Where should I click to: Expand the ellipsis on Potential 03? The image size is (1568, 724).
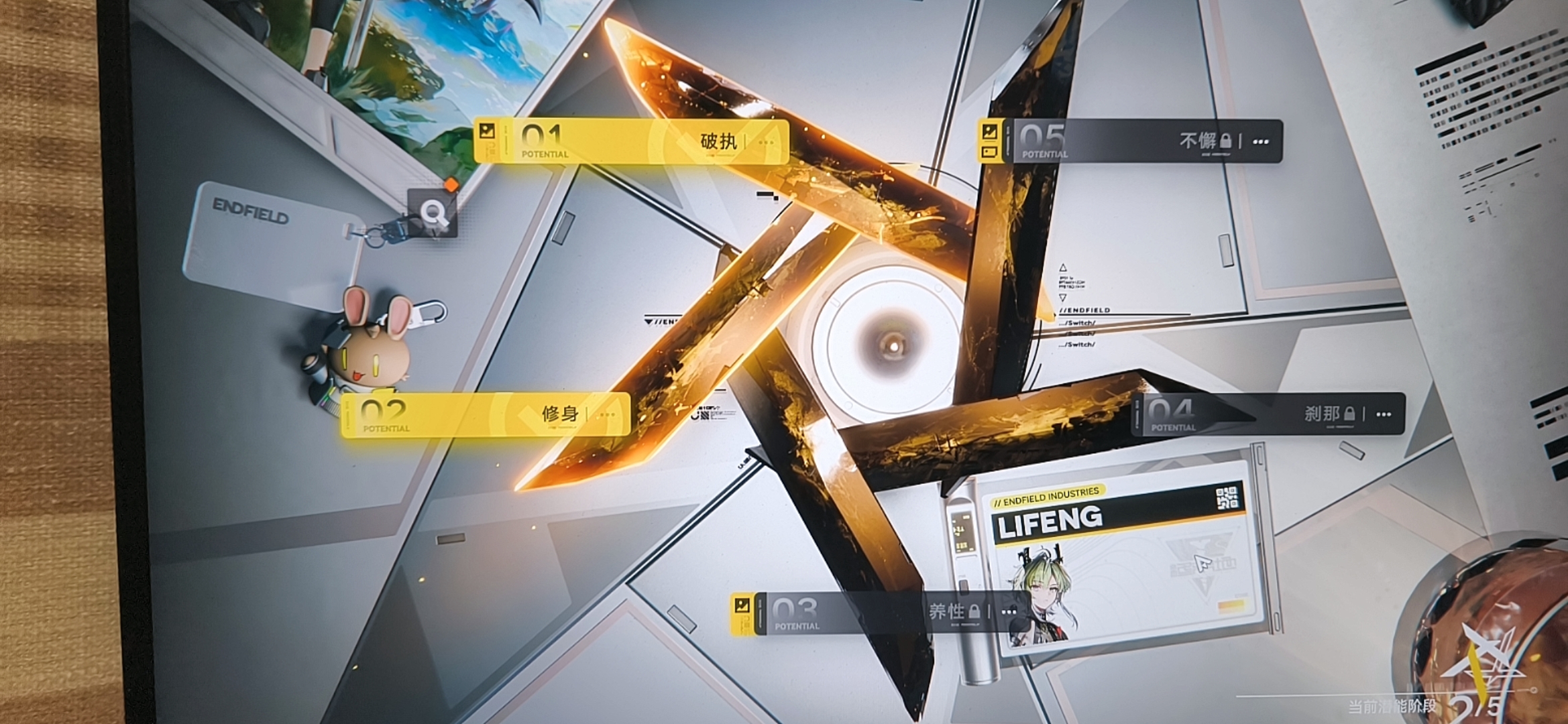tap(1009, 612)
